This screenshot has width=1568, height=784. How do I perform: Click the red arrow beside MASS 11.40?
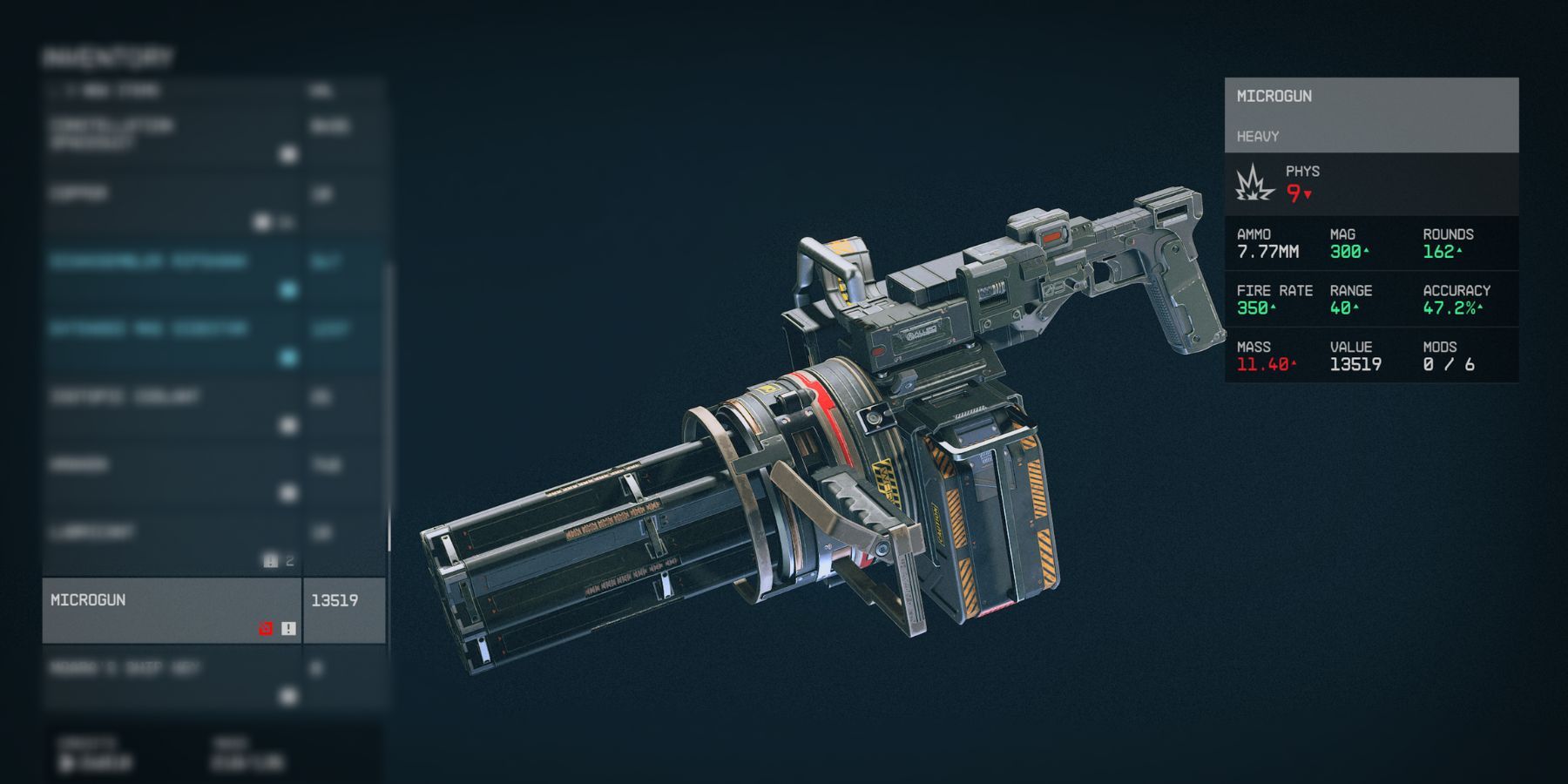tap(1294, 364)
